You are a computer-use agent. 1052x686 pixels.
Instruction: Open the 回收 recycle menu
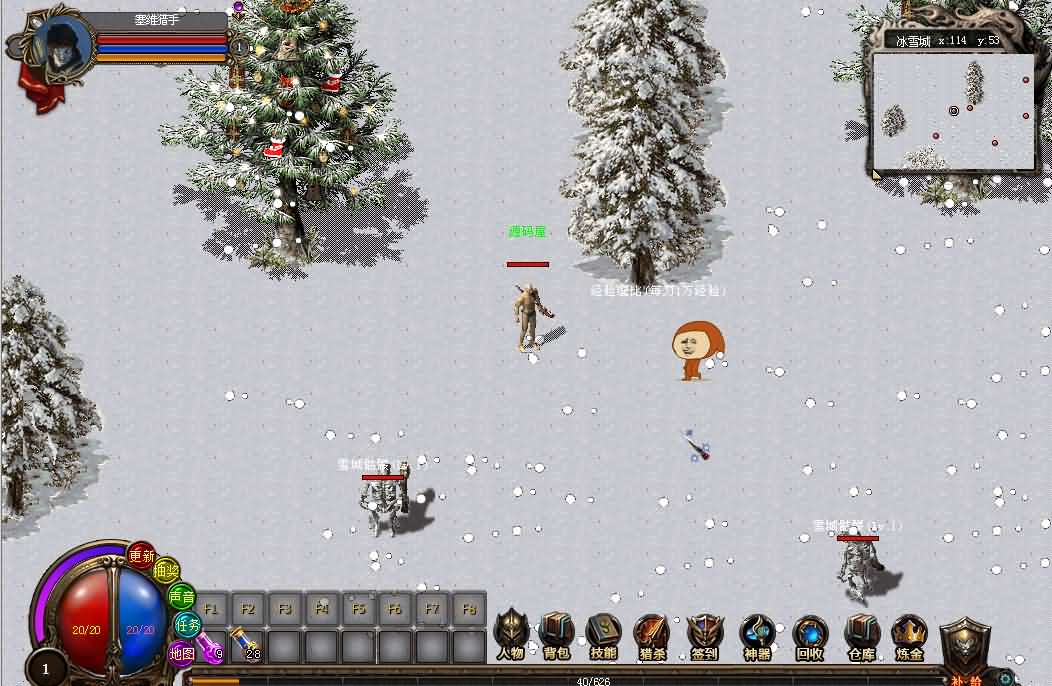[809, 633]
